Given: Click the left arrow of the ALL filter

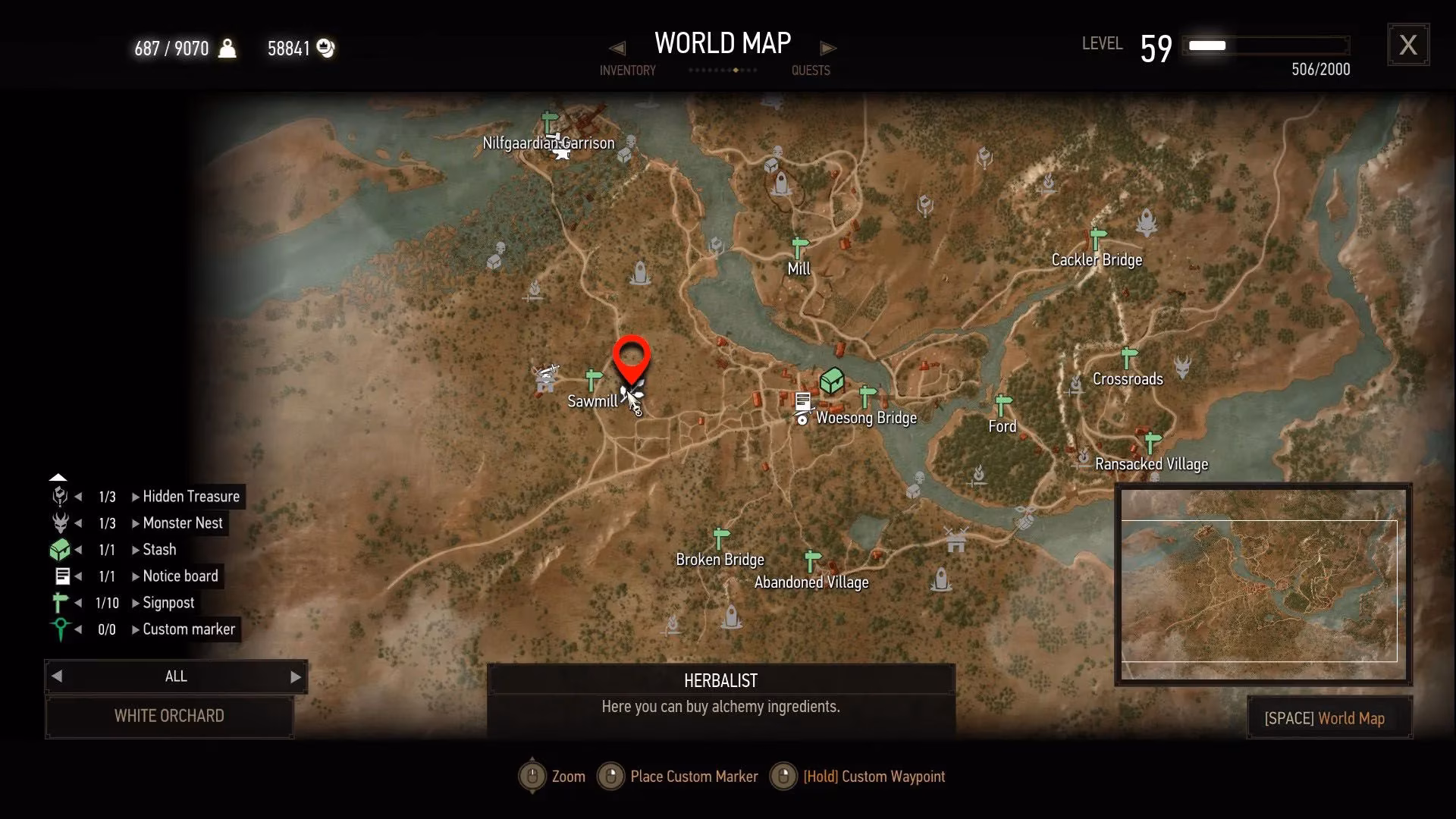Looking at the screenshot, I should pos(57,676).
